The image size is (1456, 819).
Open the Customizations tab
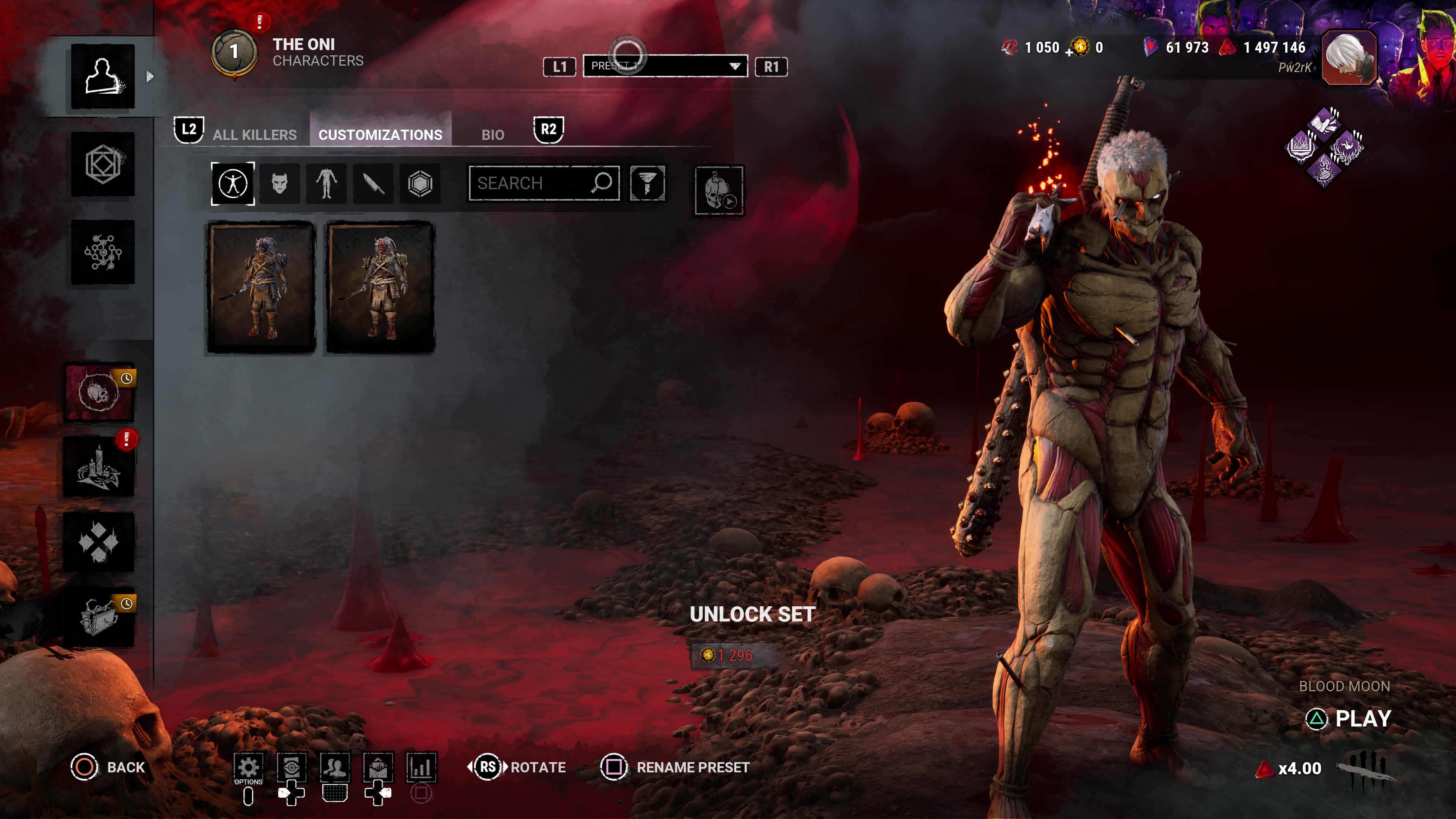380,135
